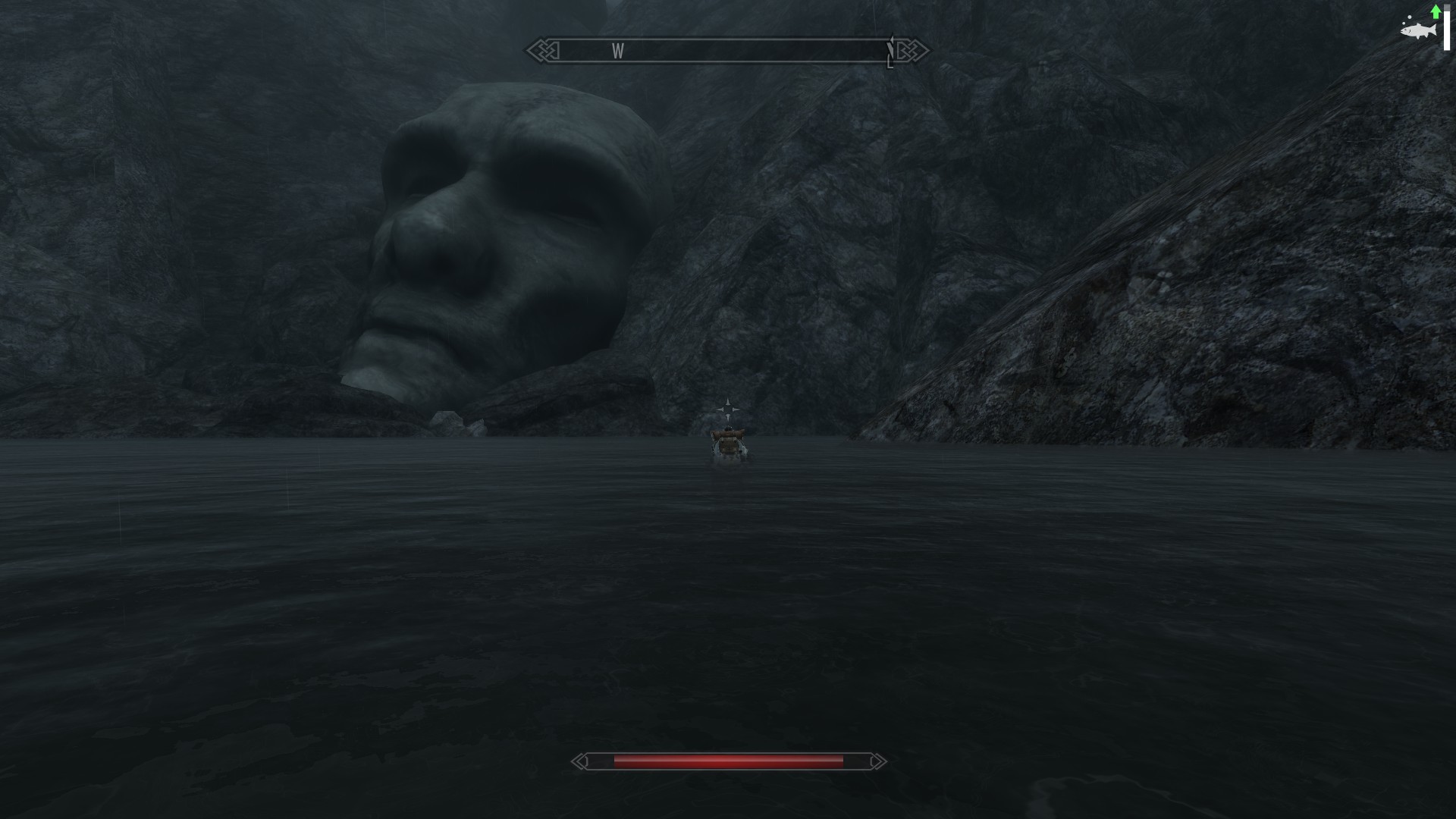Click the green up arrow indicator
Image resolution: width=1456 pixels, height=819 pixels.
pos(1436,11)
